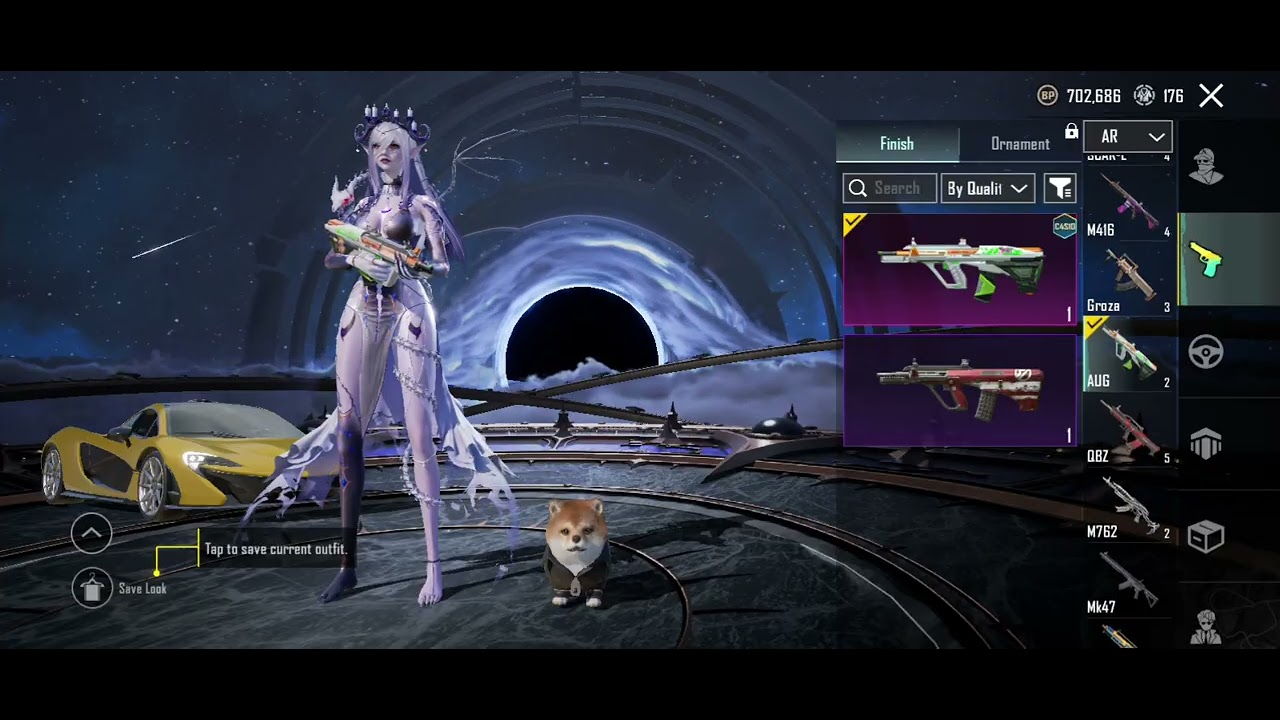Open the By Quality sort dropdown
The height and width of the screenshot is (720, 1280).
coord(987,188)
